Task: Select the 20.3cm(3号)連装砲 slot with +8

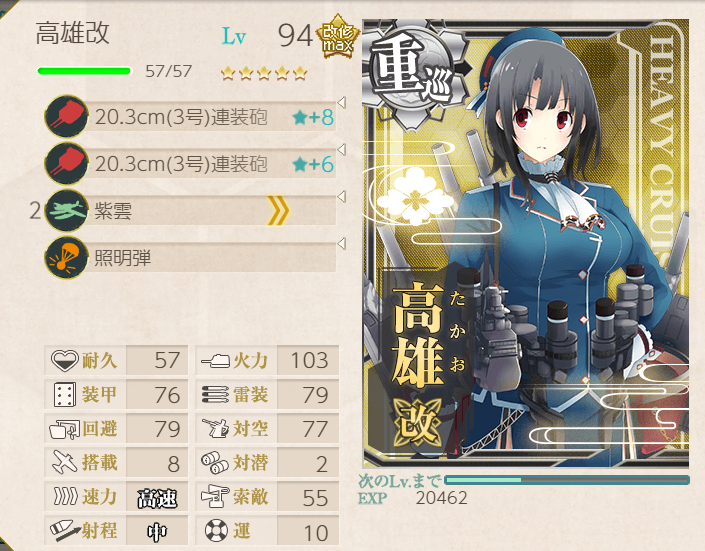Action: point(190,116)
